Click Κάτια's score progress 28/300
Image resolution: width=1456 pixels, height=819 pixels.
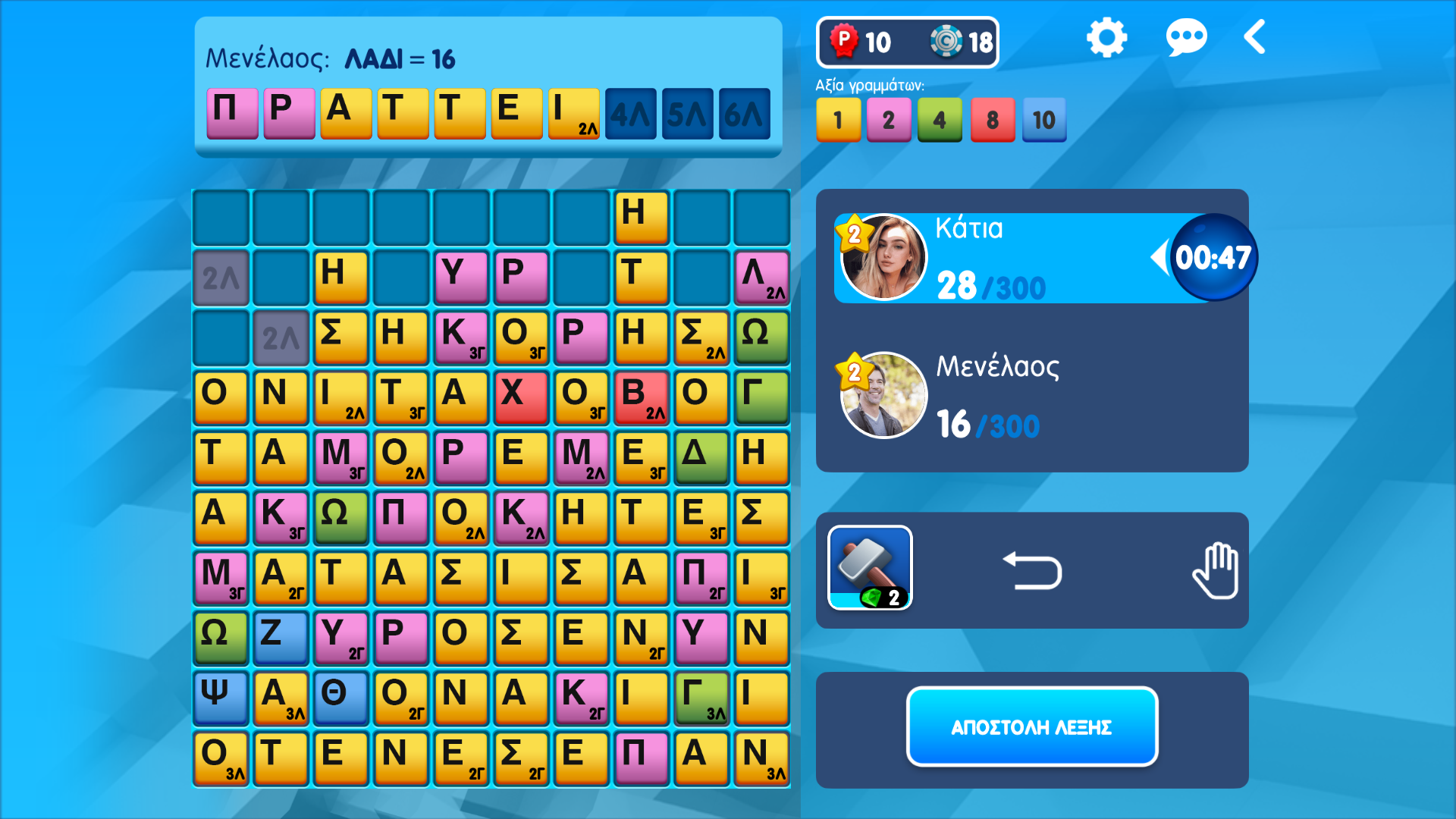click(987, 287)
